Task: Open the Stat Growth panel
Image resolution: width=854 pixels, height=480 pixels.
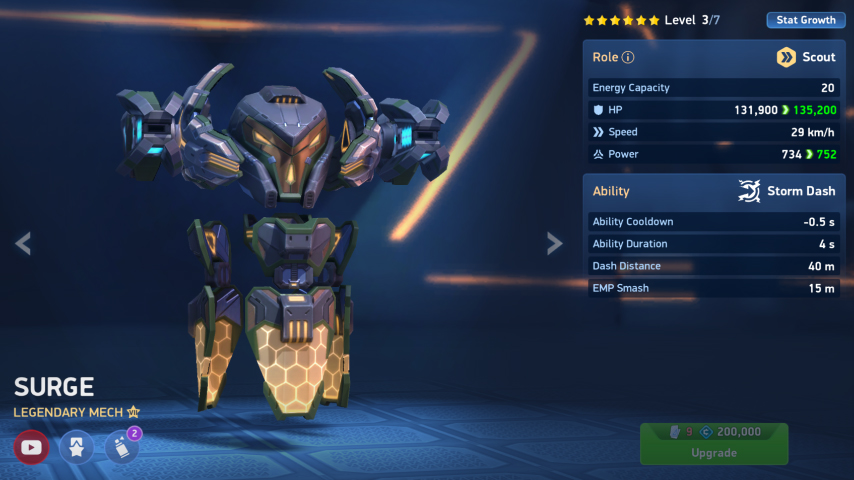Action: [x=805, y=20]
